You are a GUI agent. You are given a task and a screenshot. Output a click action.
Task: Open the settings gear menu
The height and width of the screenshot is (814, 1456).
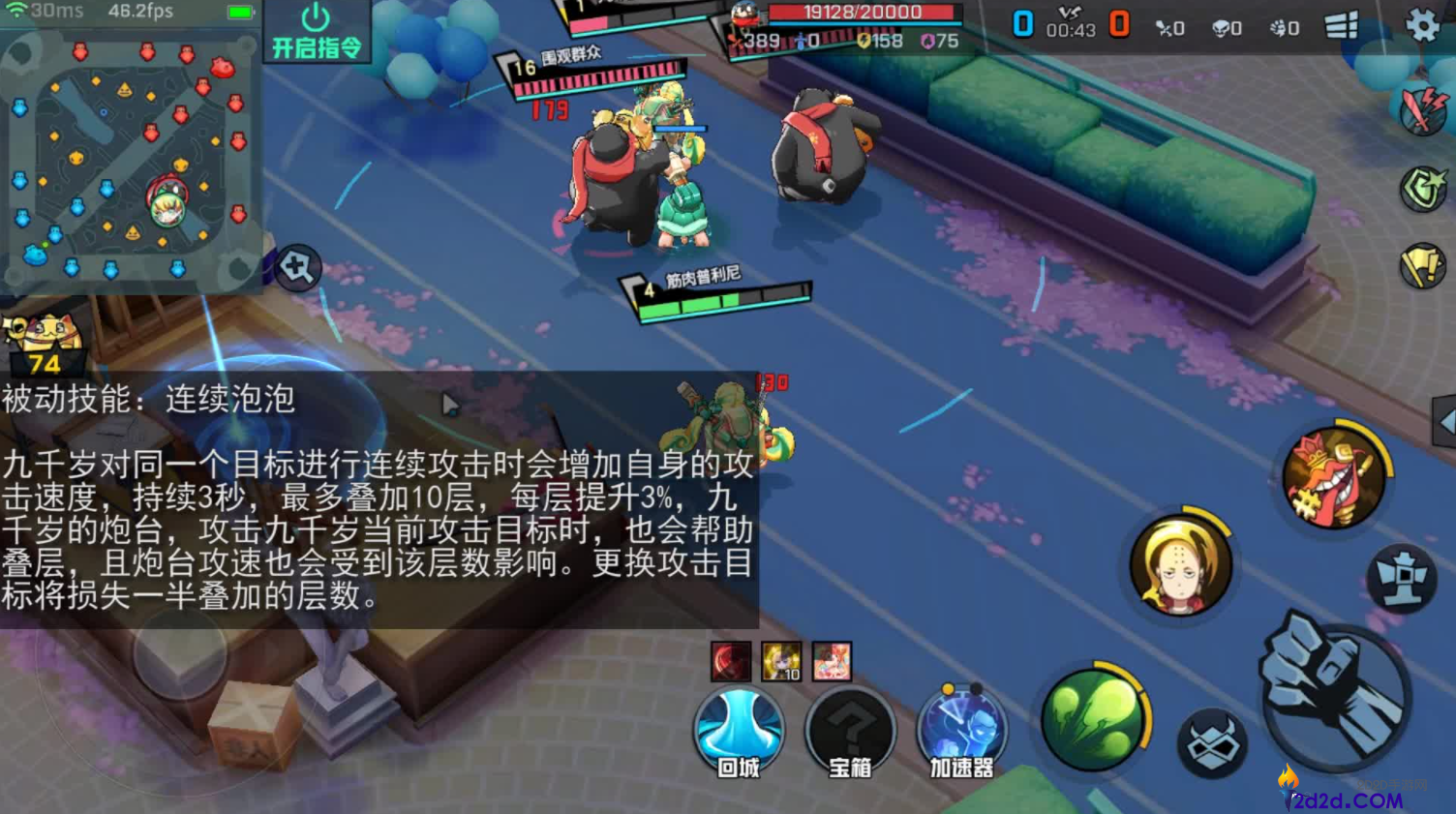pyautogui.click(x=1422, y=25)
